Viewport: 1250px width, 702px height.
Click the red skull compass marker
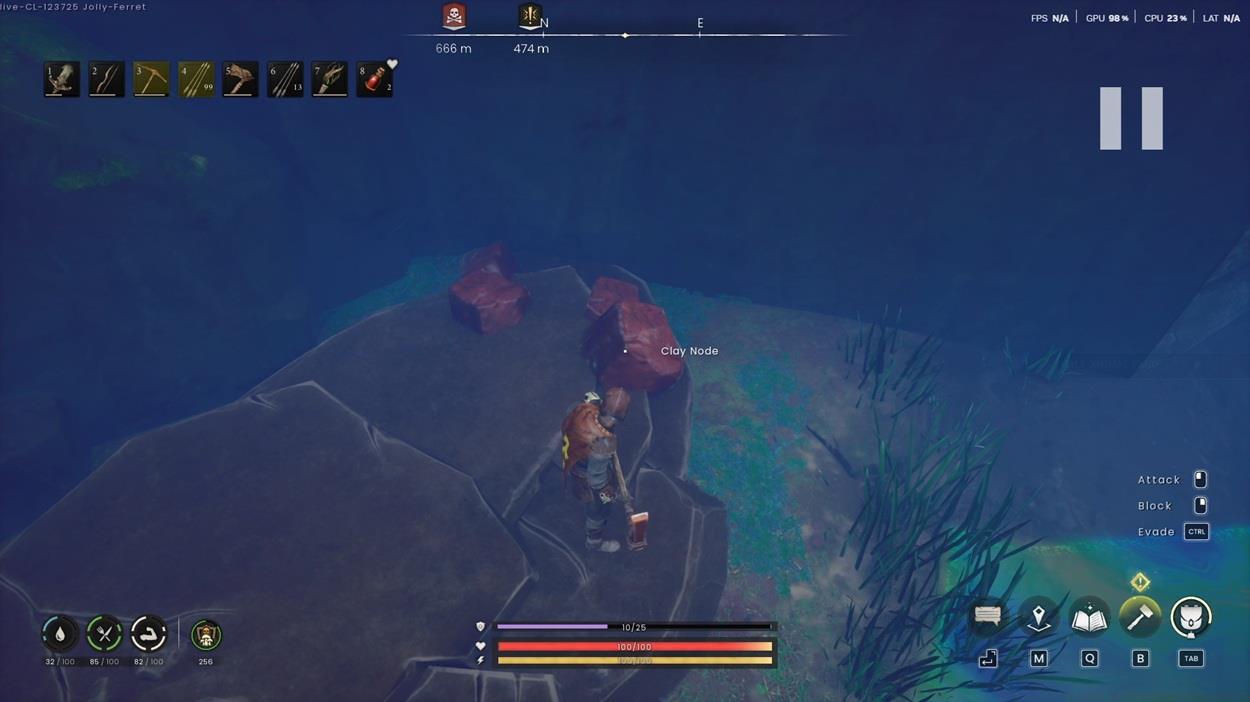(x=454, y=17)
